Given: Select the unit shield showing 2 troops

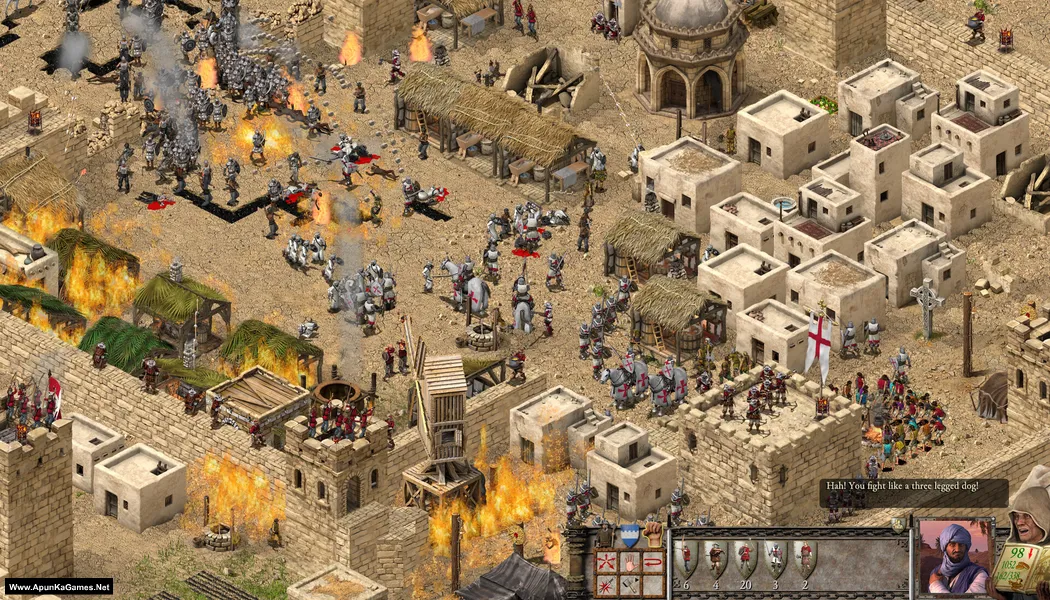Looking at the screenshot, I should [x=804, y=559].
